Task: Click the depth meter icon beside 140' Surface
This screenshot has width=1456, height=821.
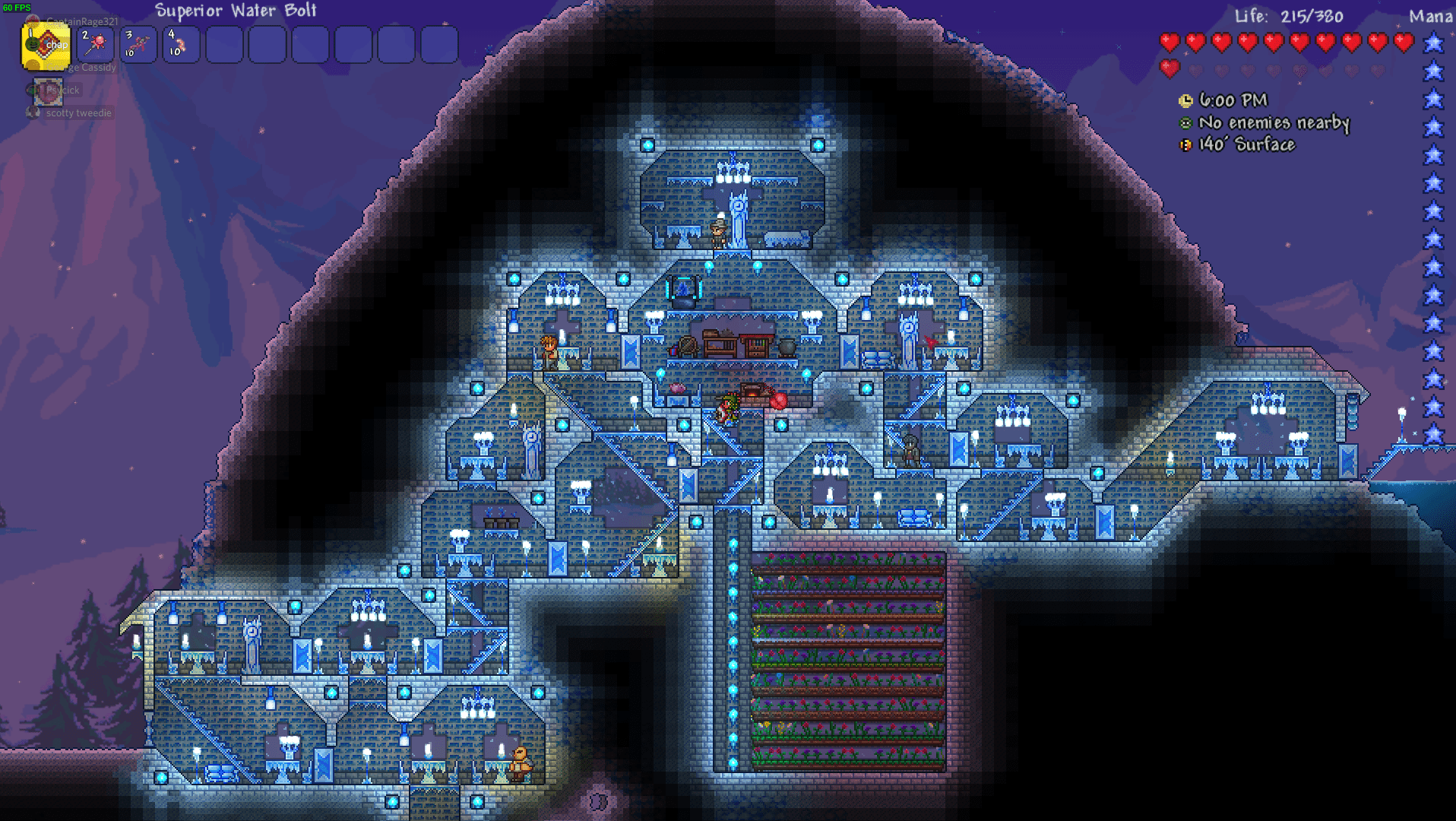Action: [1185, 144]
